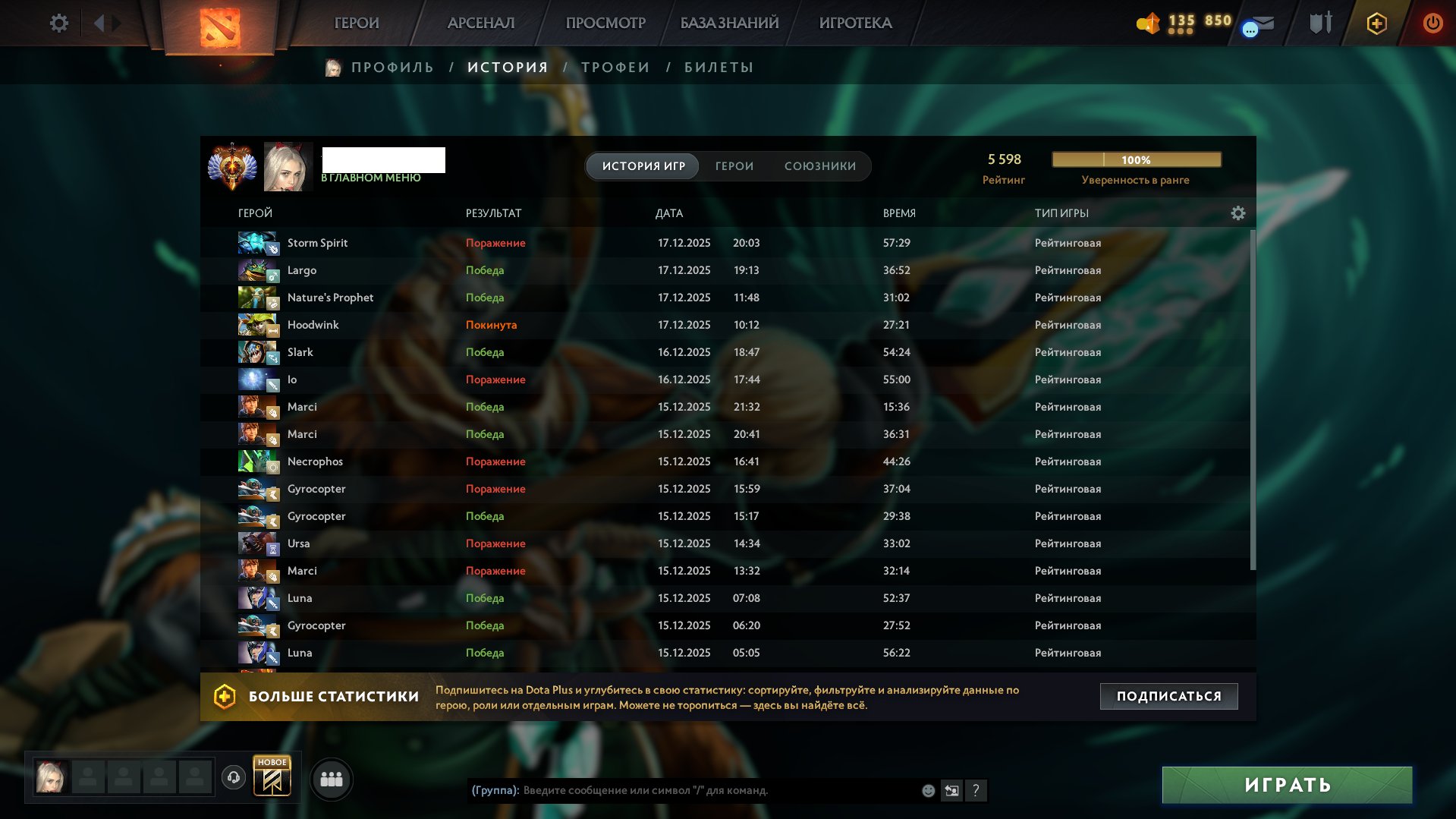Open the match history settings gear icon
This screenshot has height=819, width=1456.
point(1238,213)
